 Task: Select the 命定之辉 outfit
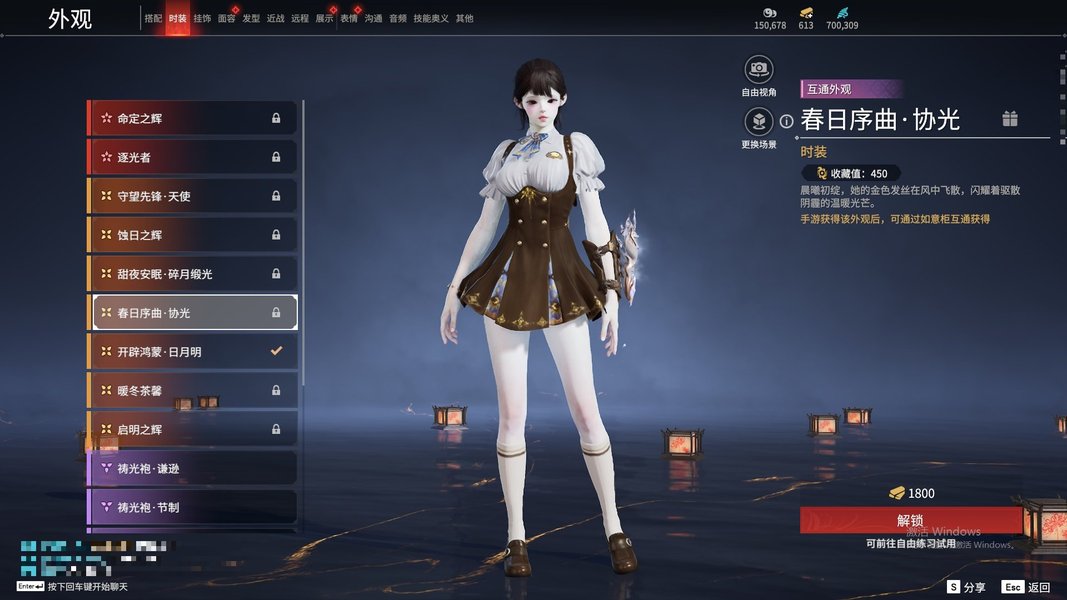[x=193, y=118]
